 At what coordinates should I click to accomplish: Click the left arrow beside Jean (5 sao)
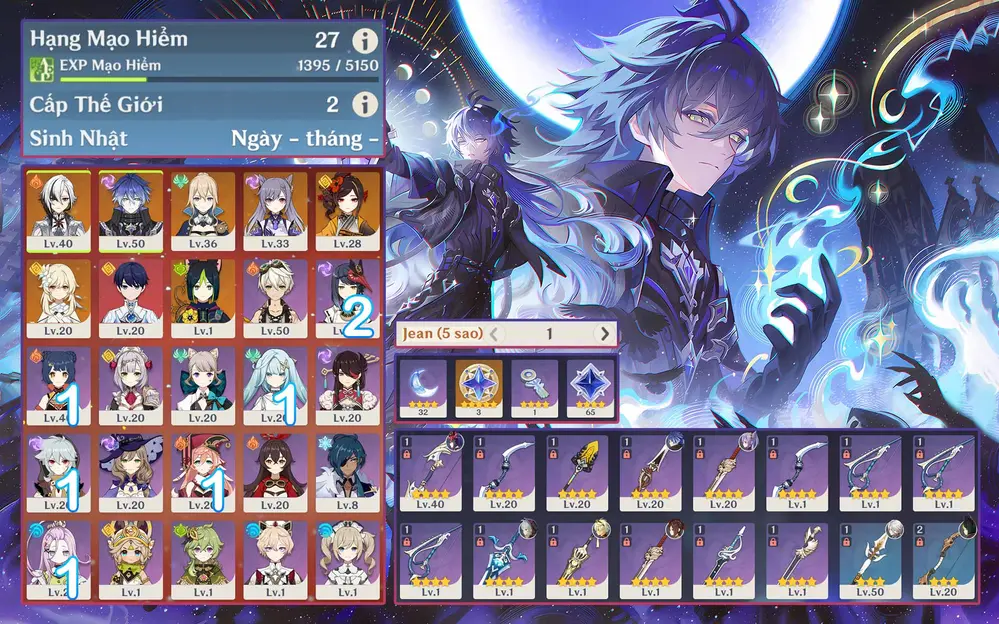(494, 334)
